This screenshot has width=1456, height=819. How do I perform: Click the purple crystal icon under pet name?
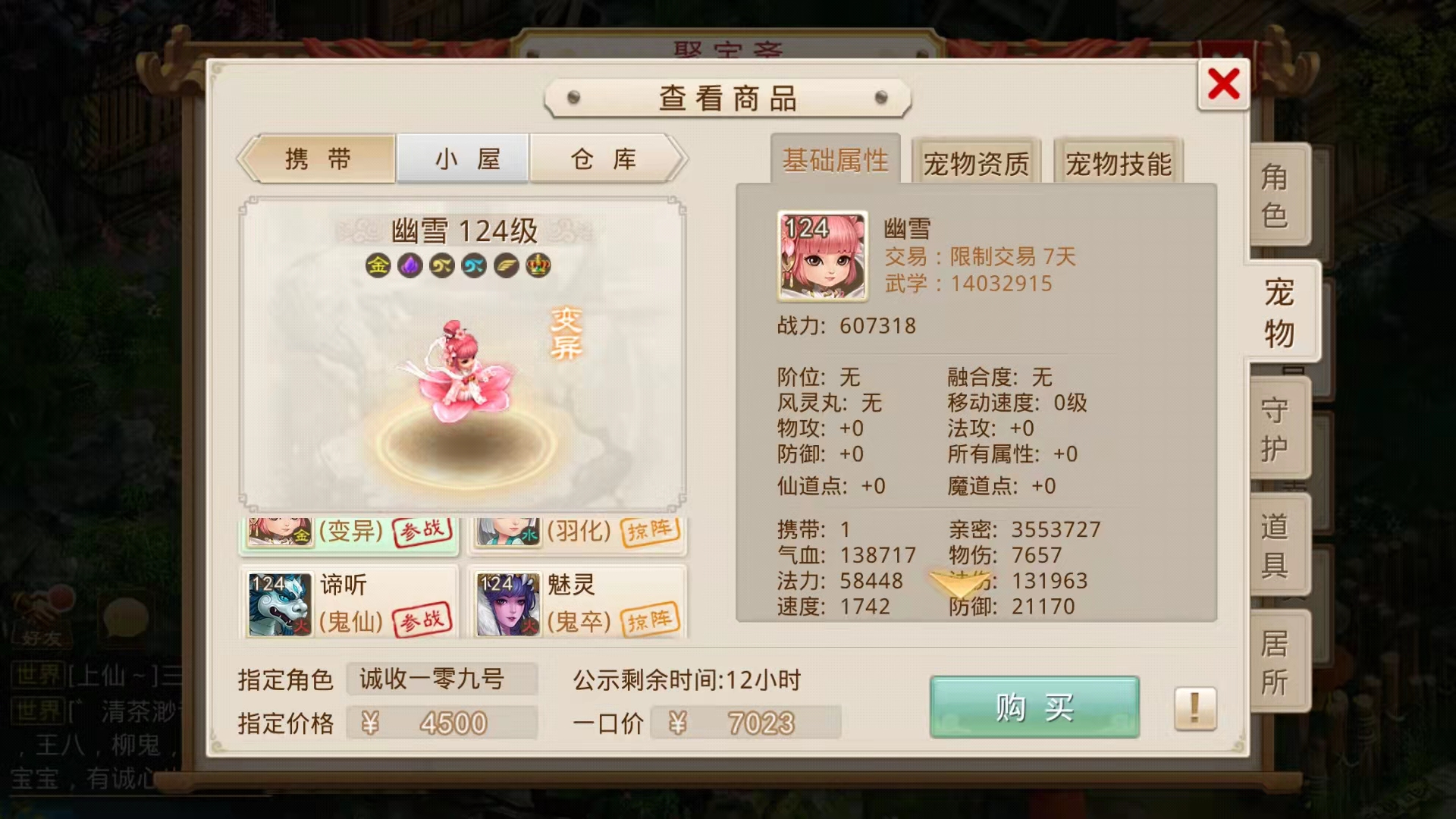[409, 265]
